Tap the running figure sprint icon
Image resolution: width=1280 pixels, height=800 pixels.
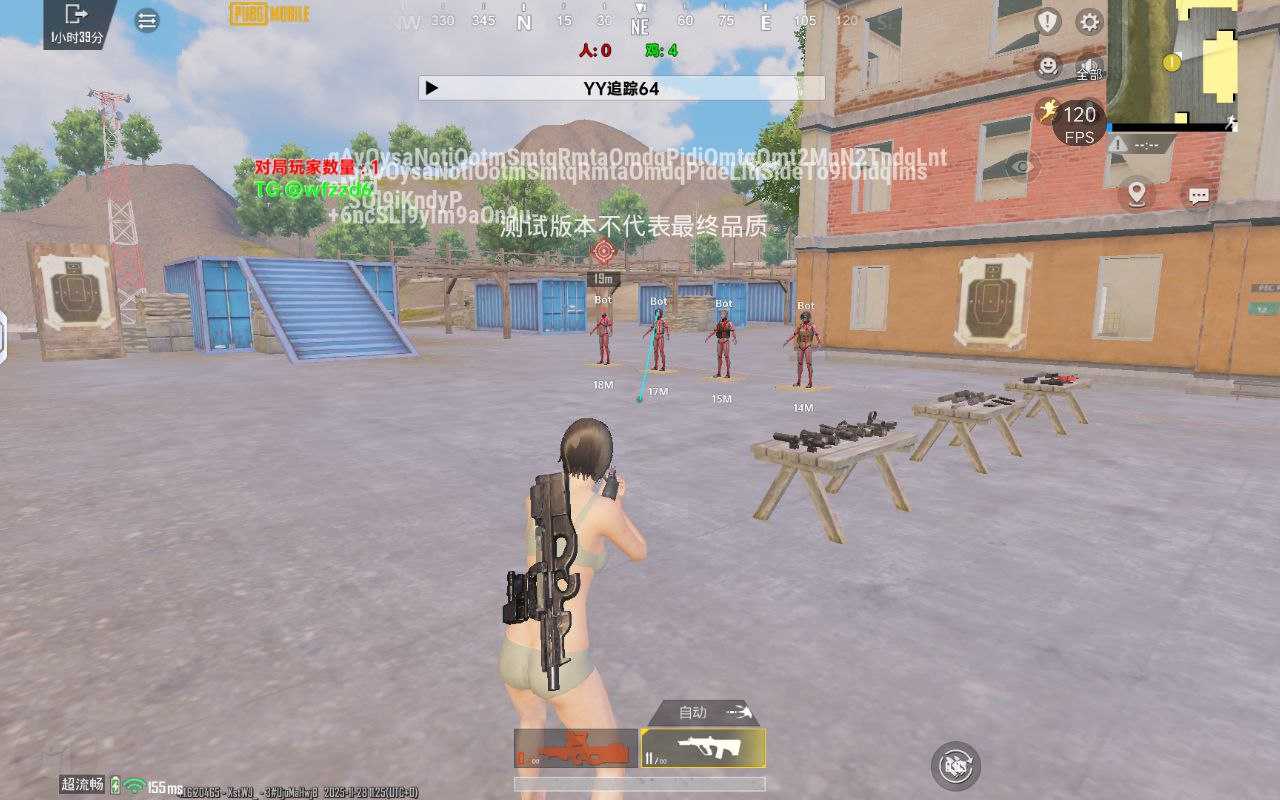(x=1048, y=110)
